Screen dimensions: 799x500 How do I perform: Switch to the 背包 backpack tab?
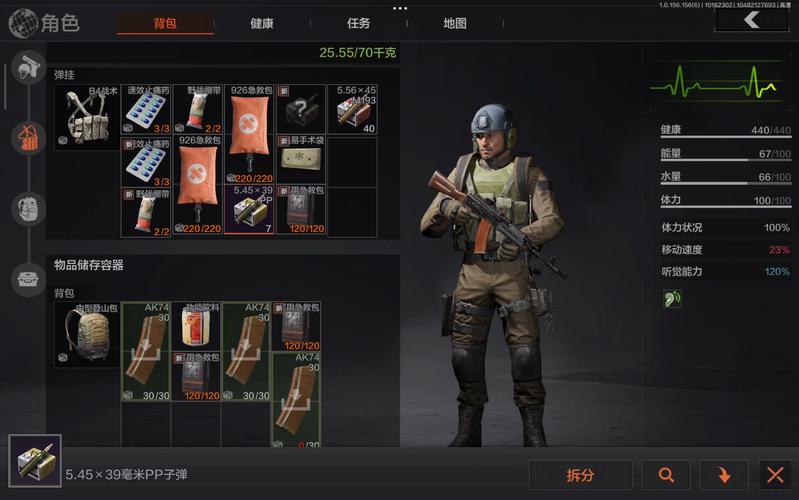click(x=165, y=23)
